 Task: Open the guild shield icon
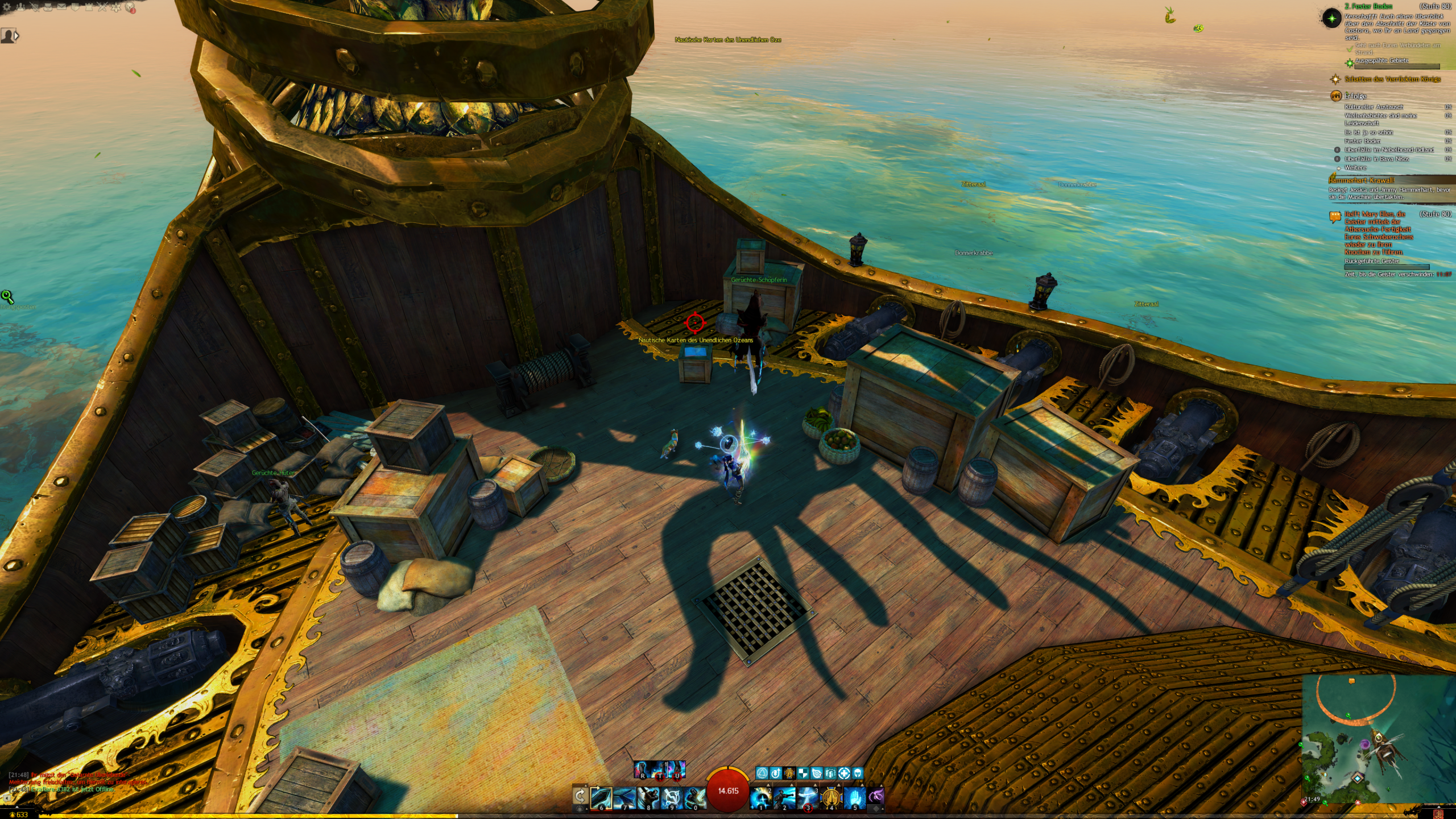[76, 7]
